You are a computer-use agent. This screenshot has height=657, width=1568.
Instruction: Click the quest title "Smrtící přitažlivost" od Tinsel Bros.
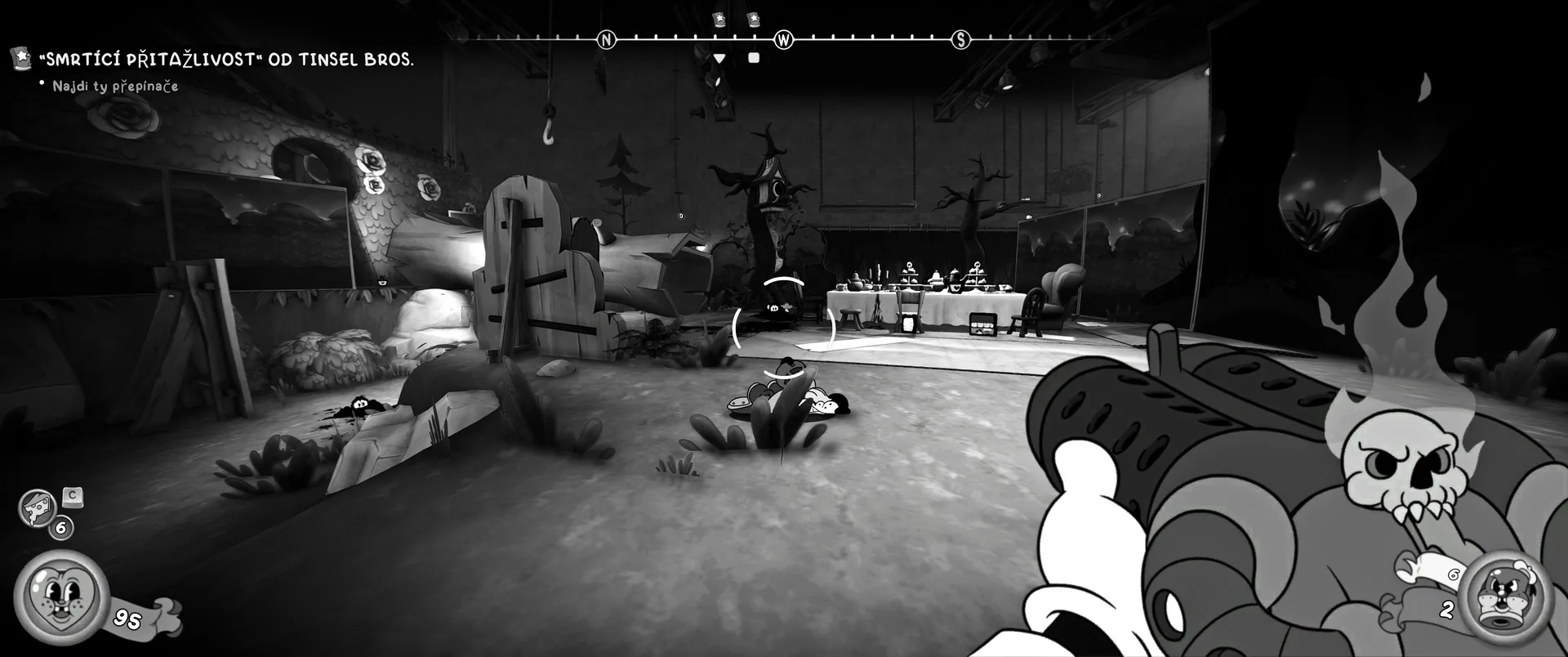(x=226, y=60)
